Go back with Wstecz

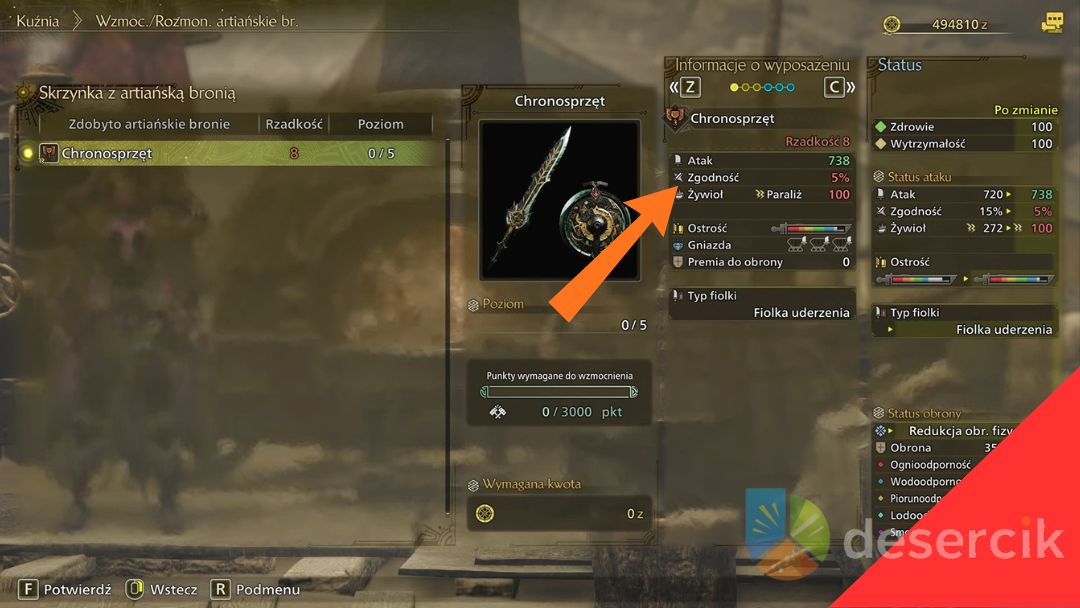point(163,589)
